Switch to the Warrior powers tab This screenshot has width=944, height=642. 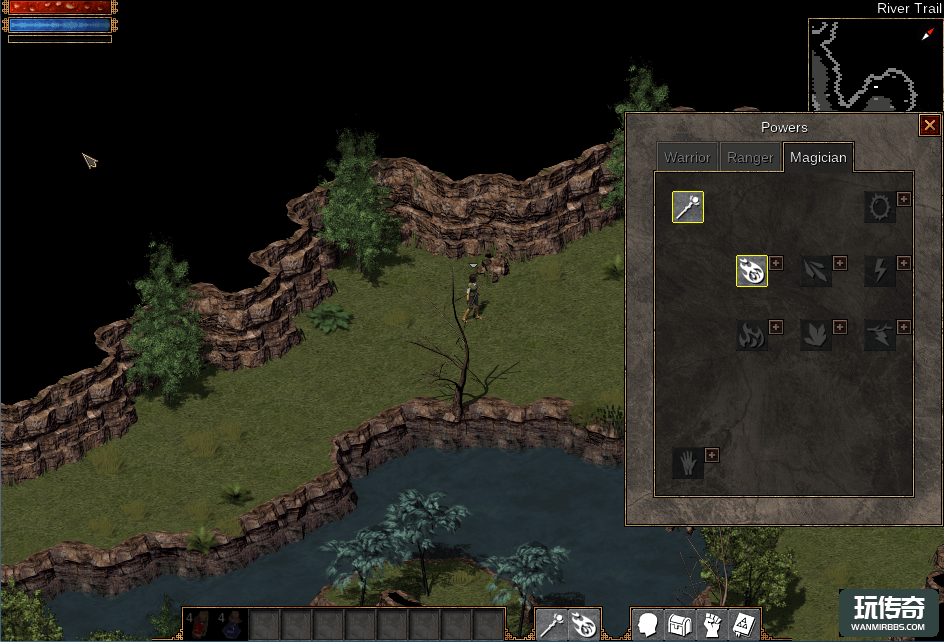tap(687, 158)
